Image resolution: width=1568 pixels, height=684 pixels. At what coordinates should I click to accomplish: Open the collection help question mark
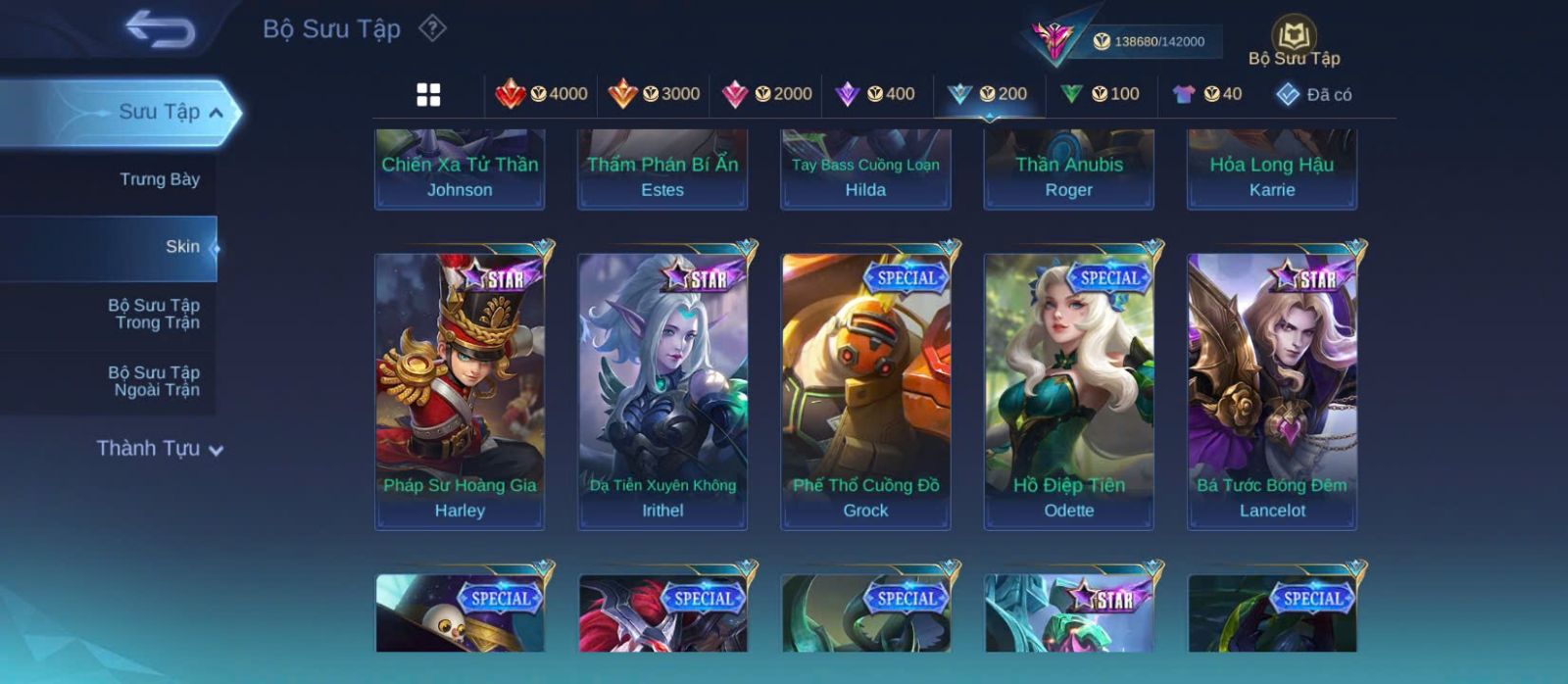click(432, 28)
